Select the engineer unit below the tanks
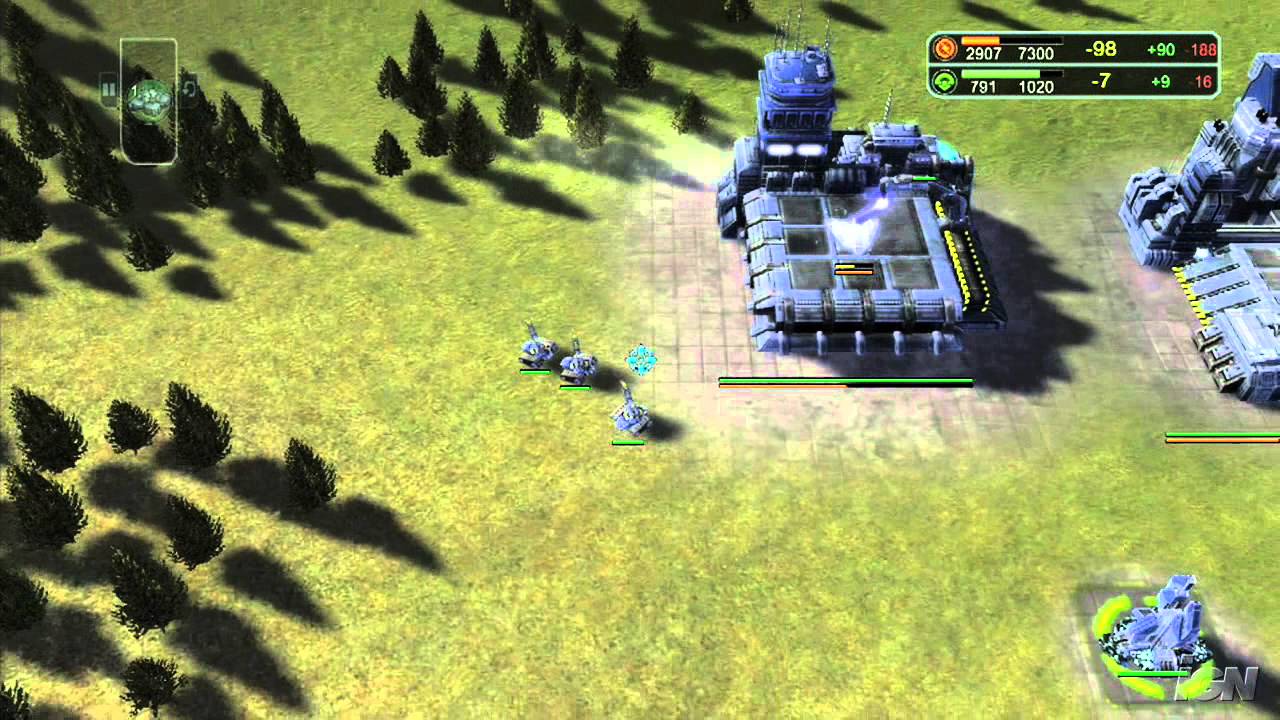Image resolution: width=1280 pixels, height=720 pixels. coord(633,418)
